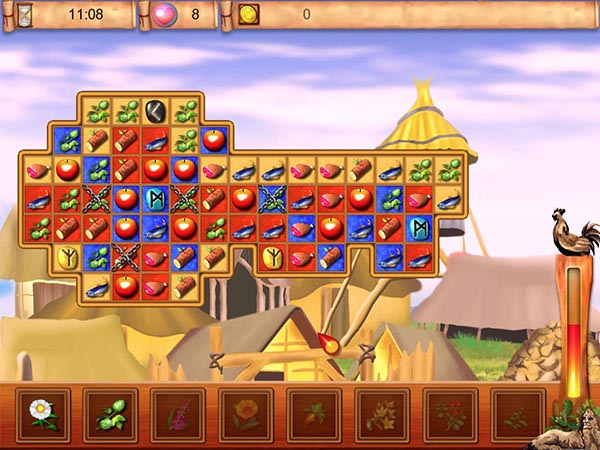Image resolution: width=600 pixels, height=450 pixels.
Task: Select the black rune stone tile
Action: [155, 112]
